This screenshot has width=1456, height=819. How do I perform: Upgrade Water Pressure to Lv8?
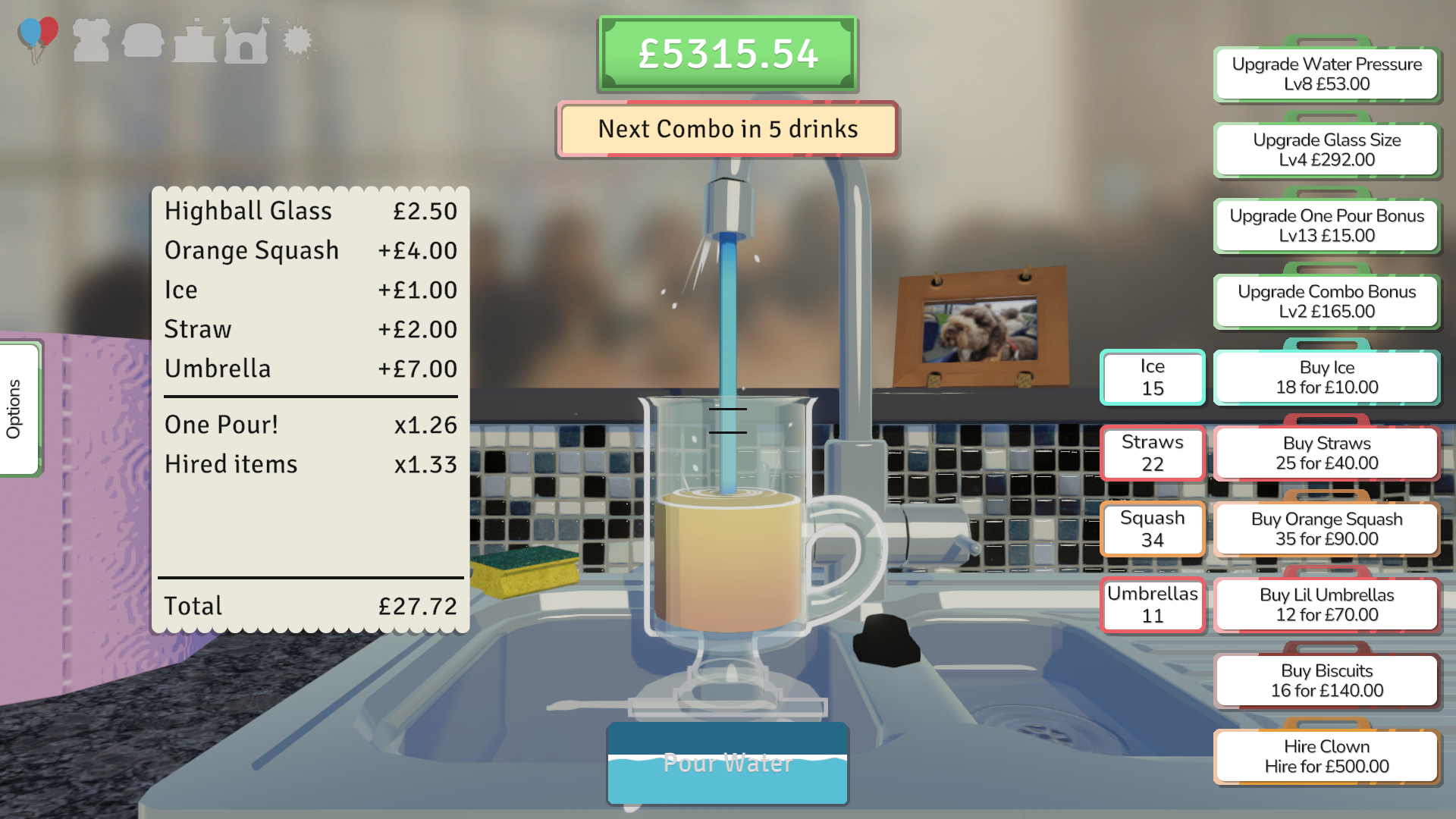(1326, 74)
